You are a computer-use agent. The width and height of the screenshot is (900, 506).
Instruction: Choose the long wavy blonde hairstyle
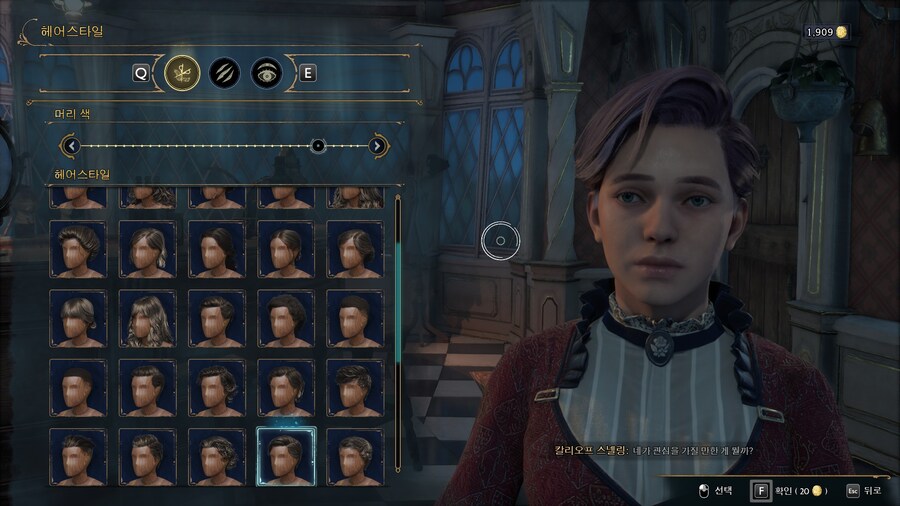[147, 318]
